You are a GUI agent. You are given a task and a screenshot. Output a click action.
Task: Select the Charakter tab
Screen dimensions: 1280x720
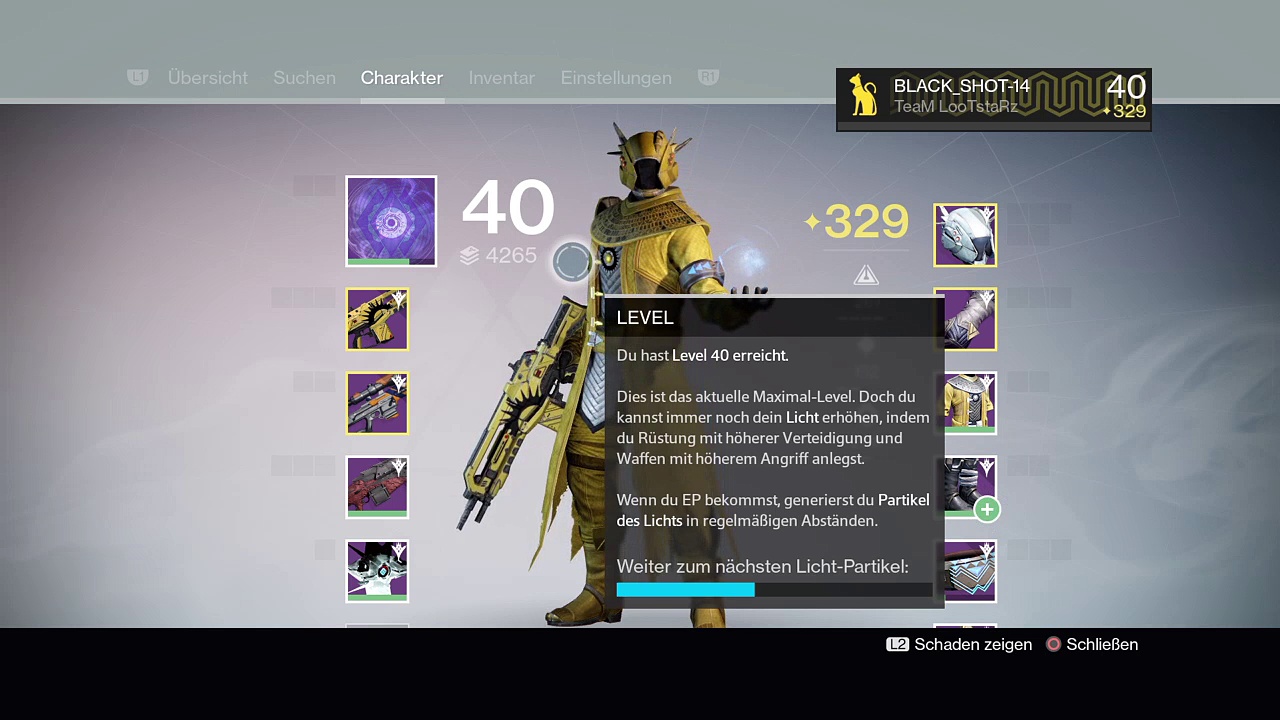coord(401,78)
